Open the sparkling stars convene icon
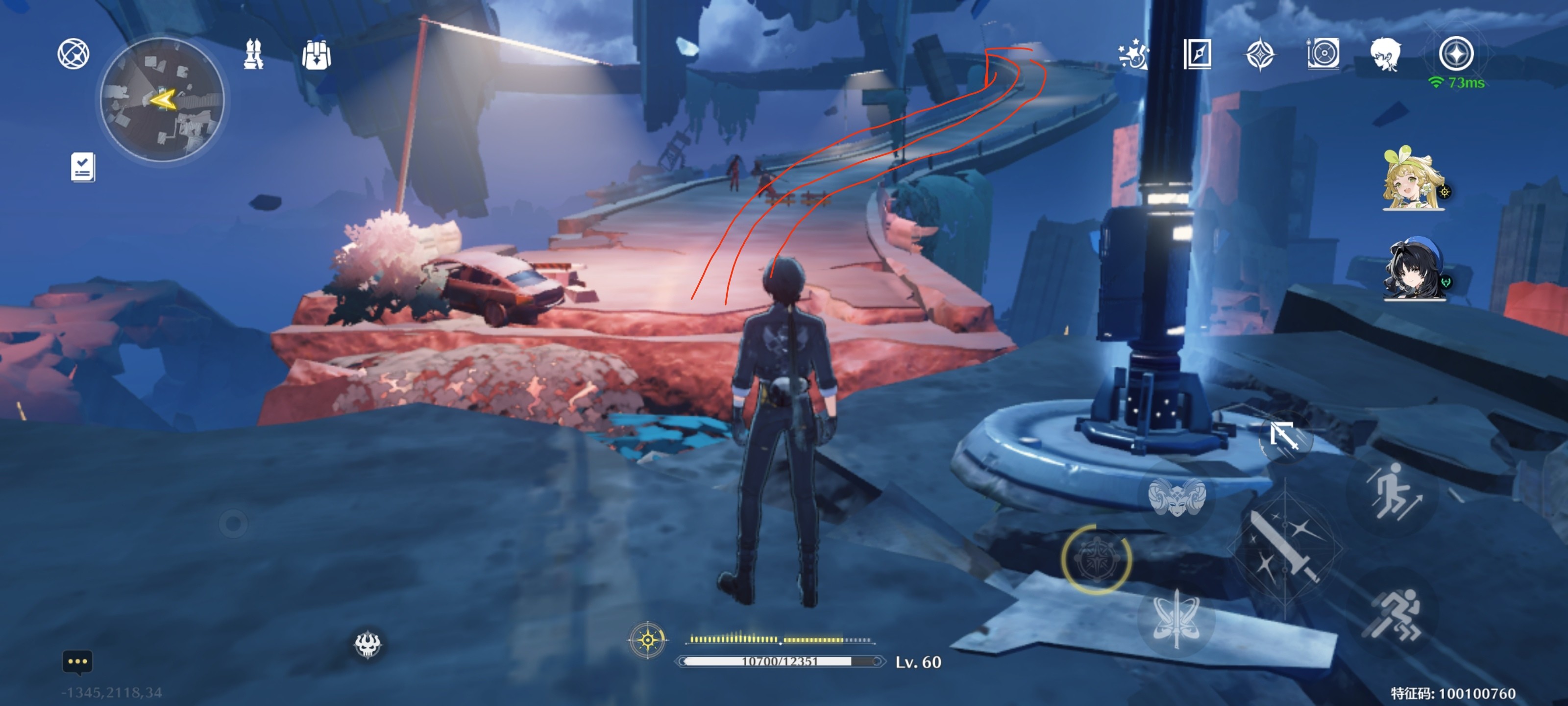Image resolution: width=1568 pixels, height=706 pixels. pos(1133,54)
